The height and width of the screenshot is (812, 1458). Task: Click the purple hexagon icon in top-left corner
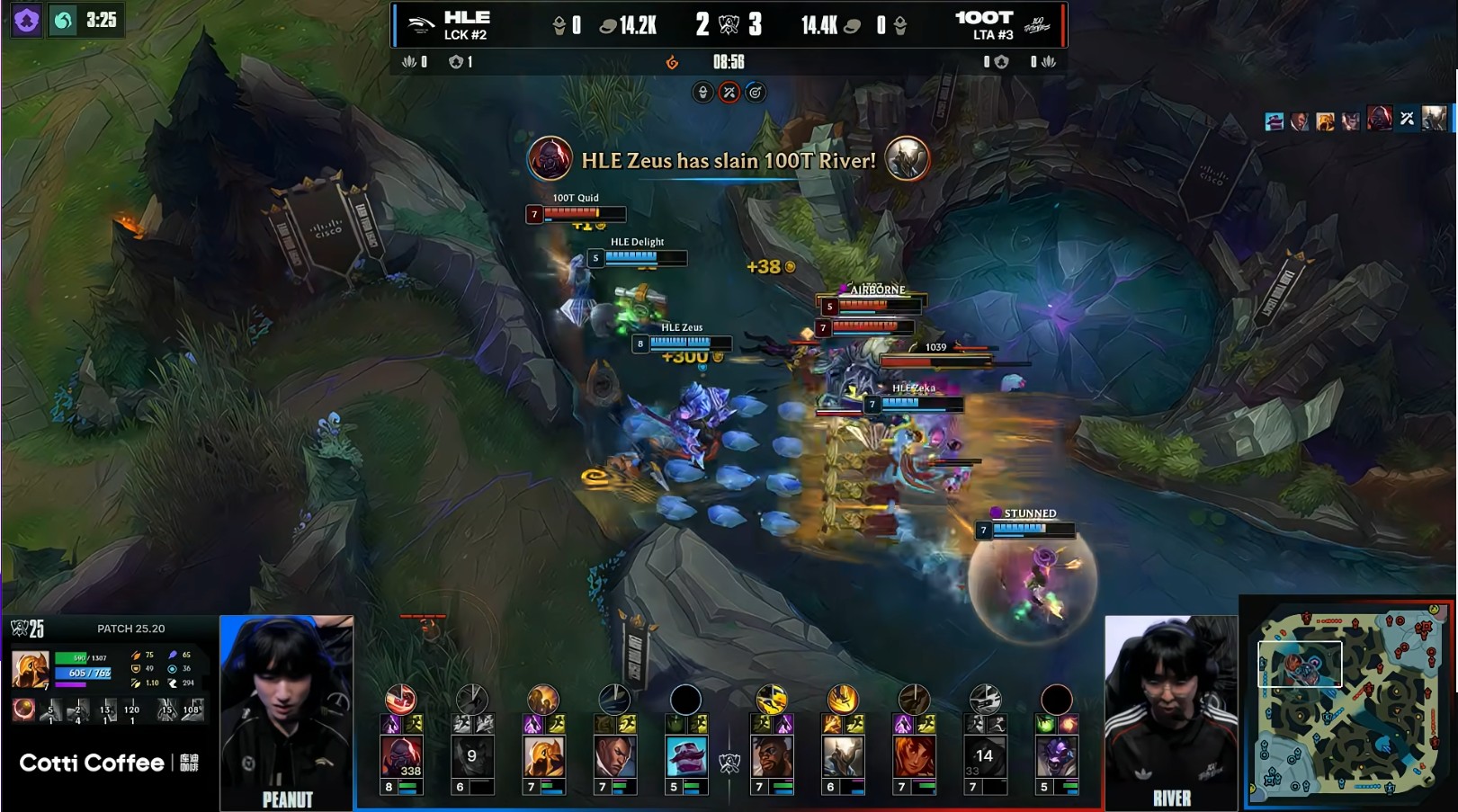[x=26, y=20]
